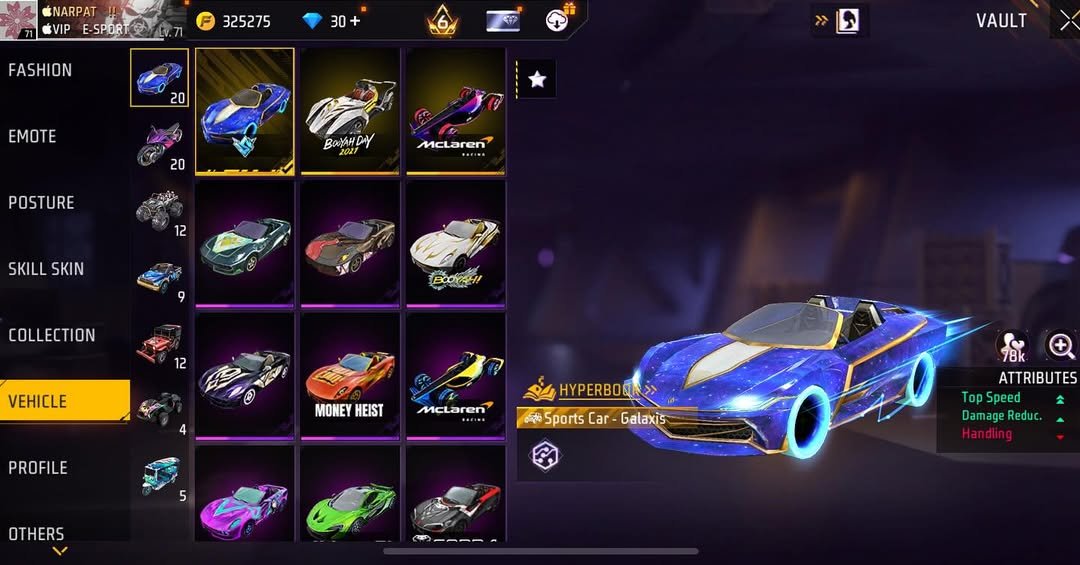Choose the Booyah Day 2021 car skin
The image size is (1080, 565).
(349, 110)
